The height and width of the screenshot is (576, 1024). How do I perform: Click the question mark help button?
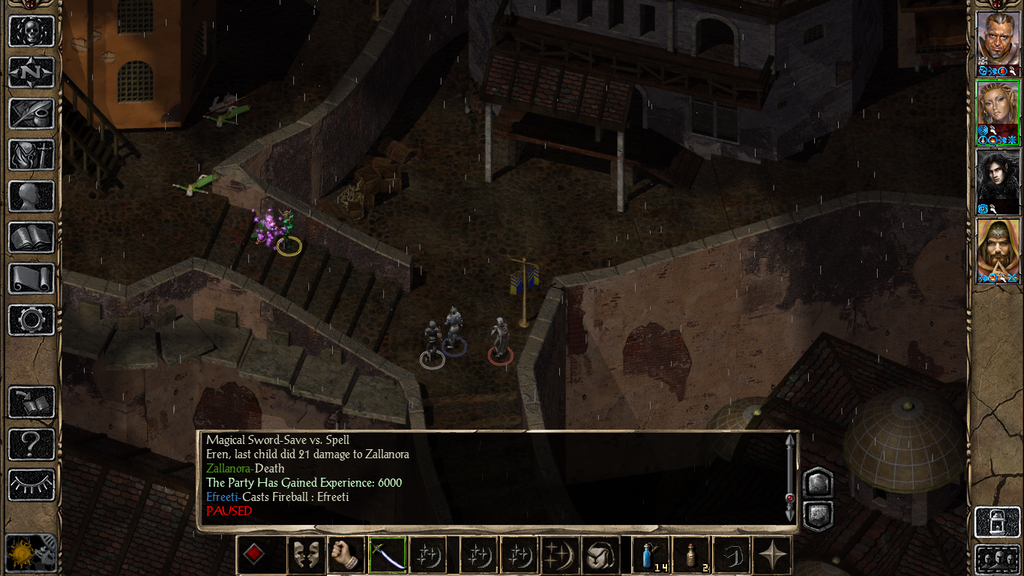(31, 444)
